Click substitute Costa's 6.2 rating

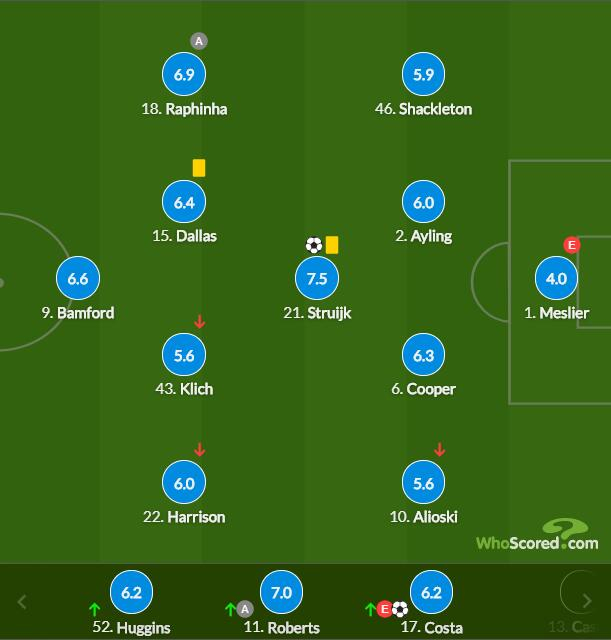[431, 593]
